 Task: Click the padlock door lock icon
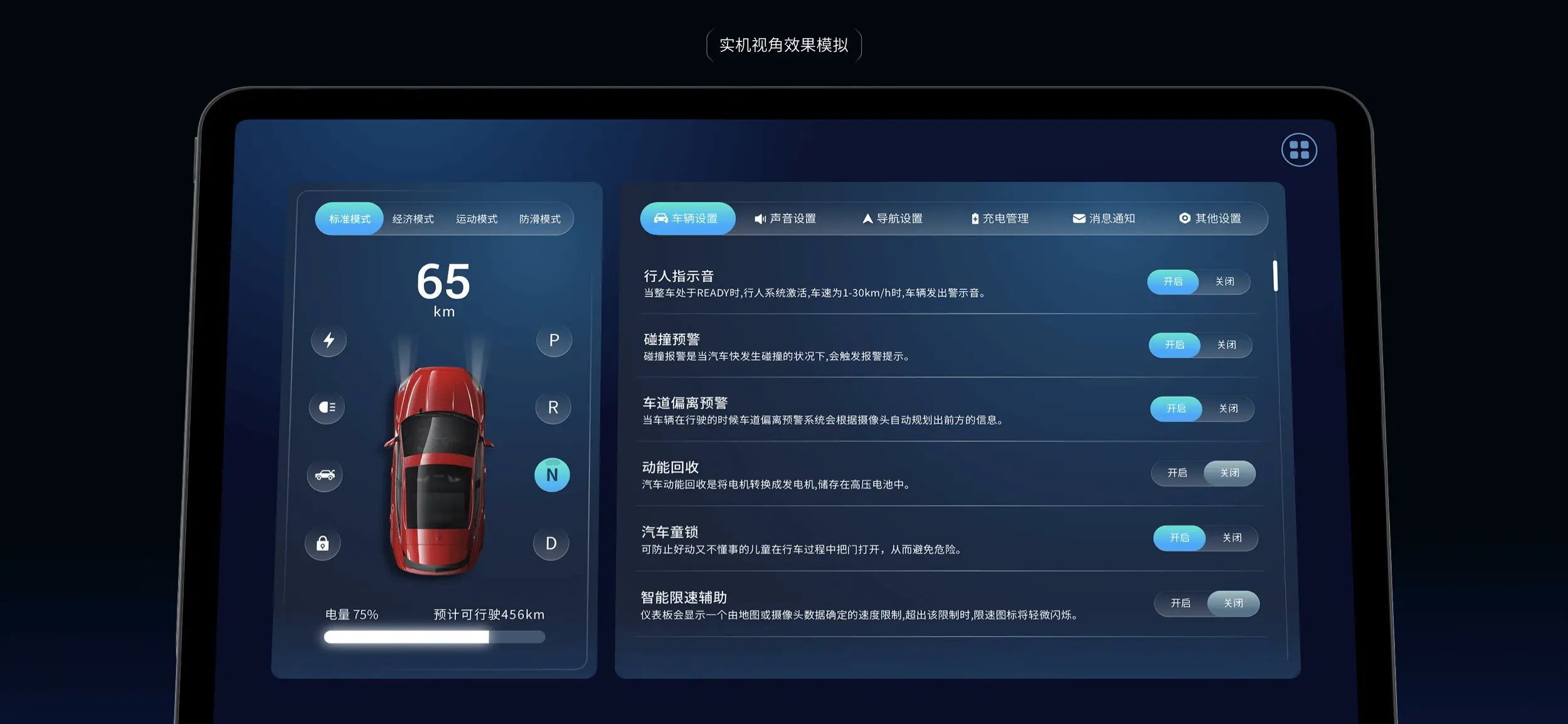[x=322, y=543]
